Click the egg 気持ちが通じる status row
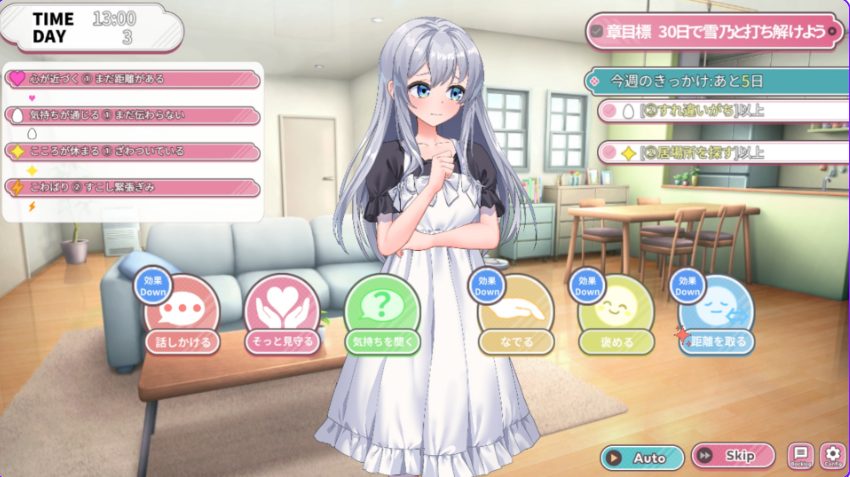Screen dimensions: 850x477 point(132,114)
